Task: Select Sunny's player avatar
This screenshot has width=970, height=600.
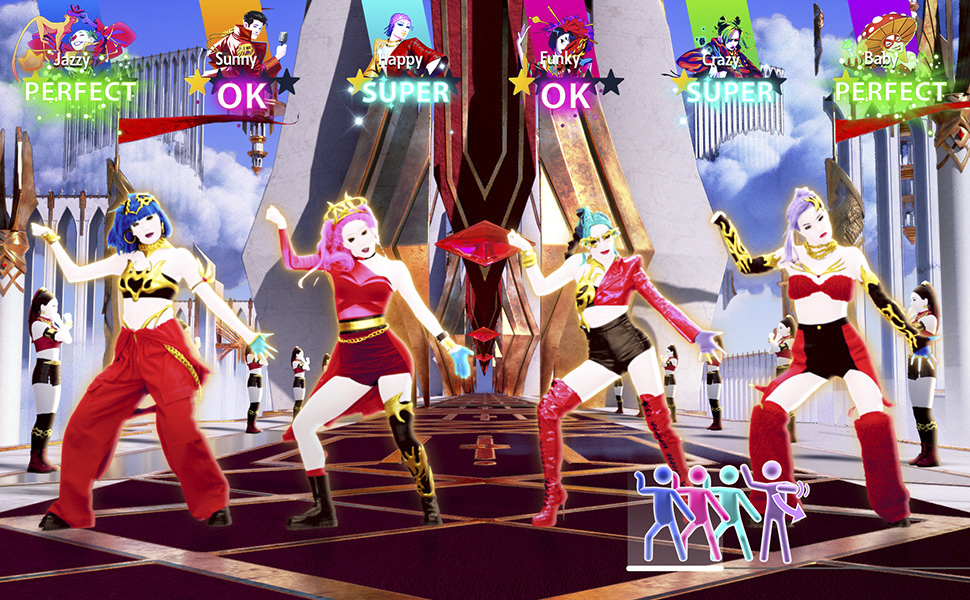Action: pos(240,32)
